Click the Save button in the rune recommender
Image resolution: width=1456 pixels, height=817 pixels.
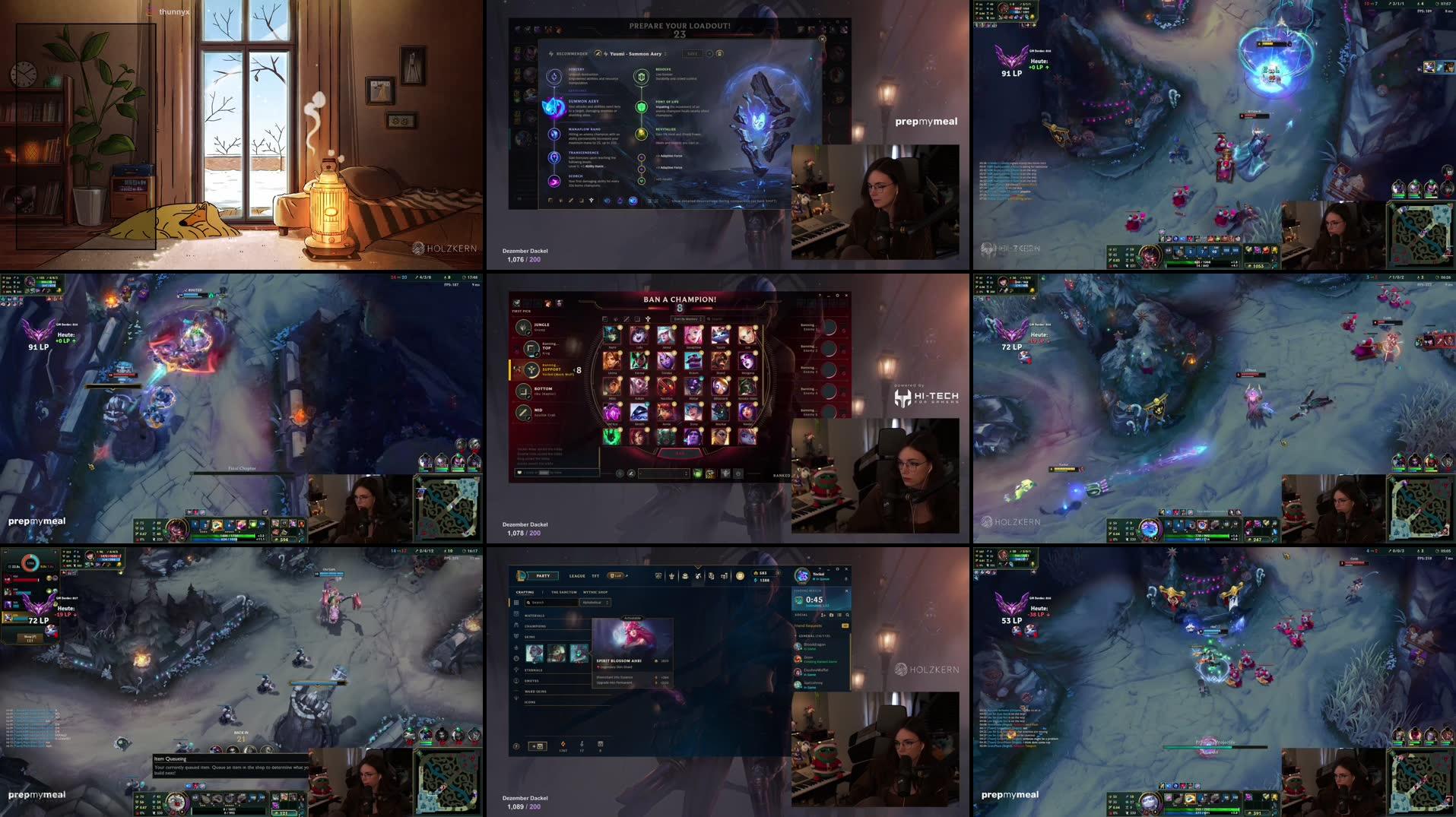click(x=692, y=53)
